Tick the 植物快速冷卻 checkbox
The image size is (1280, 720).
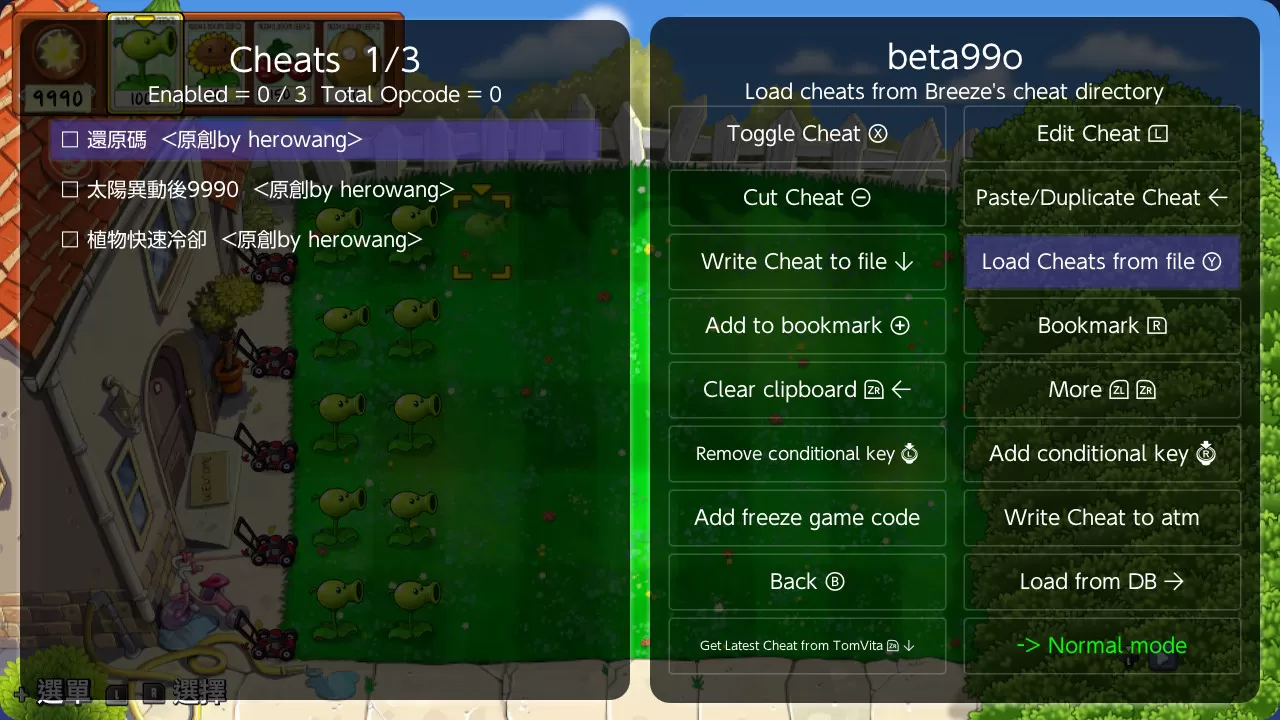(x=69, y=239)
